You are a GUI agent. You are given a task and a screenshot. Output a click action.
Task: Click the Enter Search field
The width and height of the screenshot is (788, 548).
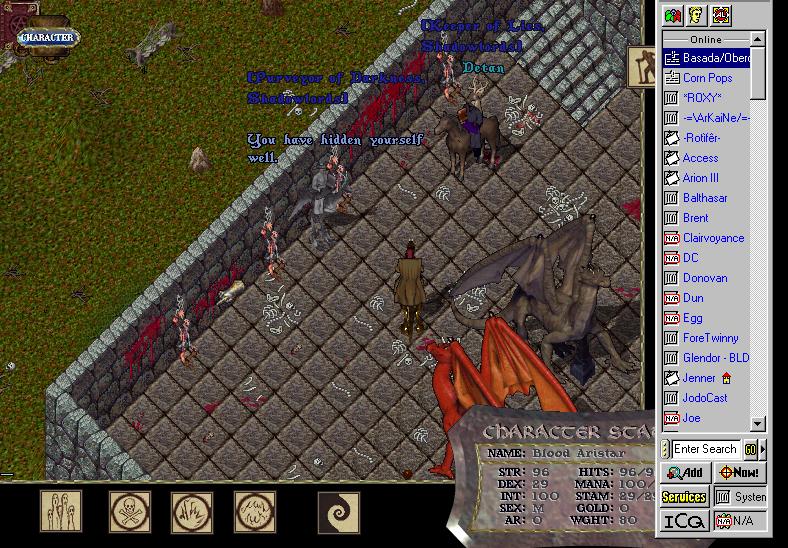(705, 449)
